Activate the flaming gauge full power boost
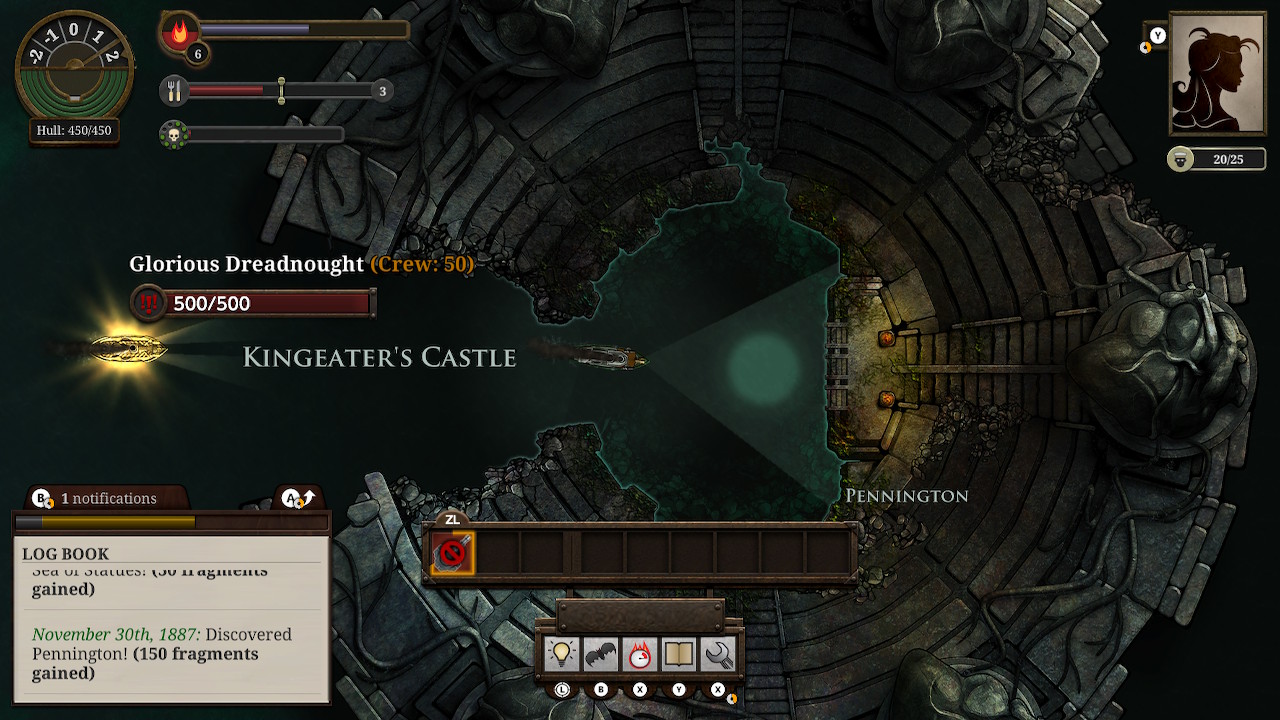 tap(640, 654)
